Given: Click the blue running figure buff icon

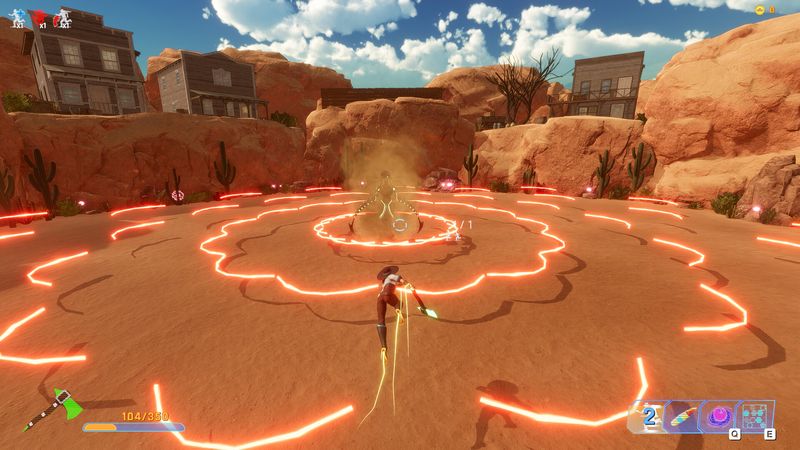Looking at the screenshot, I should pos(17,16).
